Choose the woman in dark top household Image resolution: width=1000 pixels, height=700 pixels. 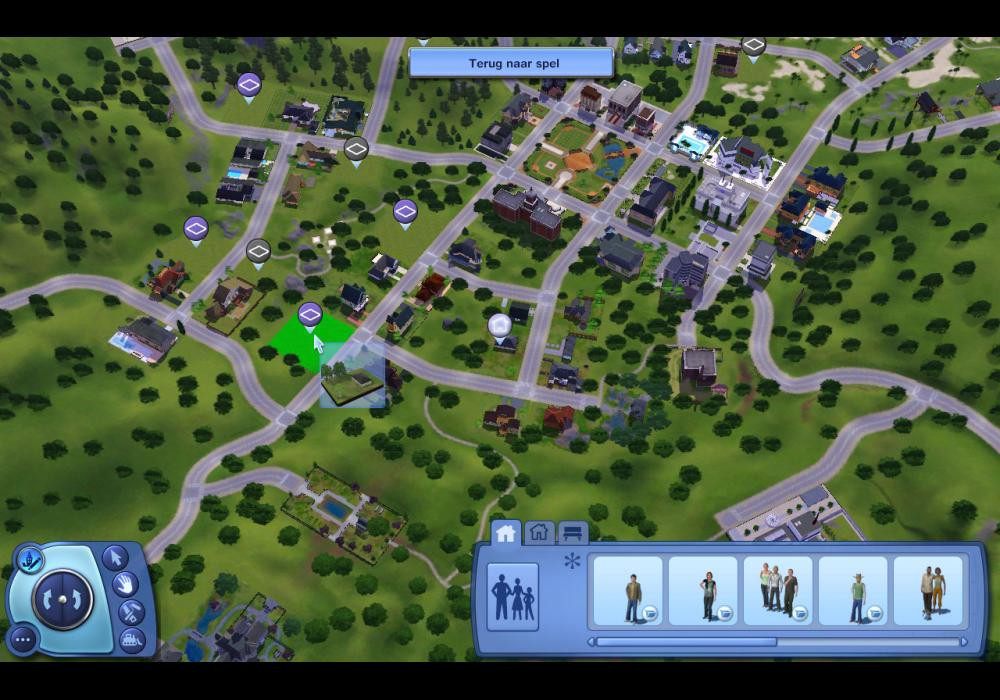[x=703, y=592]
